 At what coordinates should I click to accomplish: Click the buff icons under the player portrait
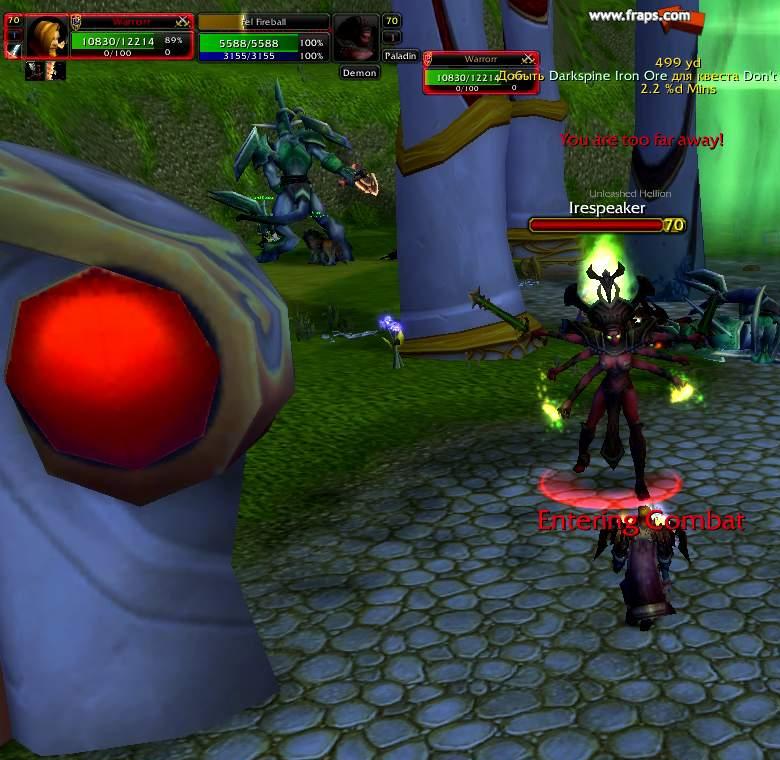pyautogui.click(x=45, y=70)
